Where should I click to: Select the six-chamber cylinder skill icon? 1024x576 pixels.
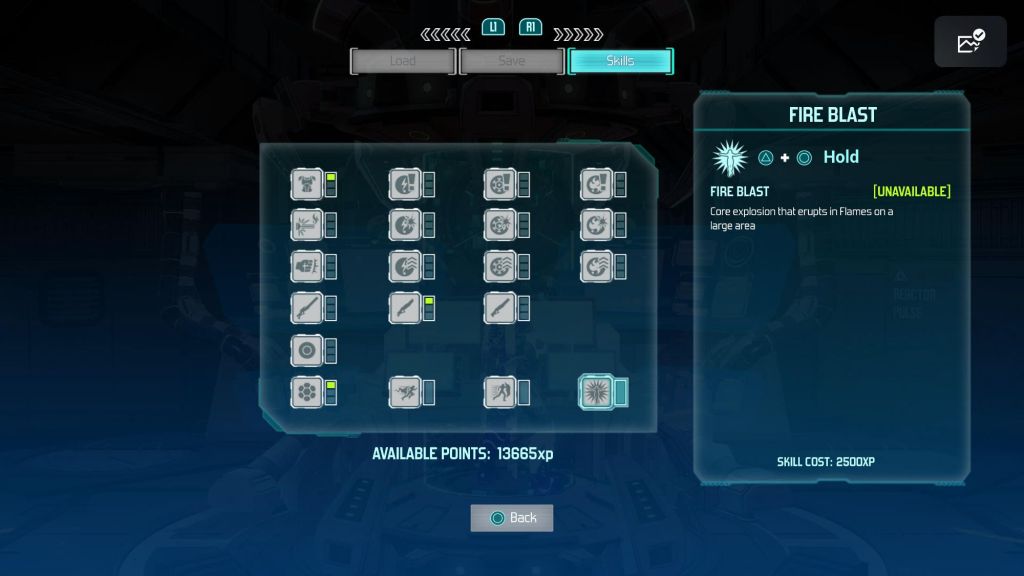[307, 392]
